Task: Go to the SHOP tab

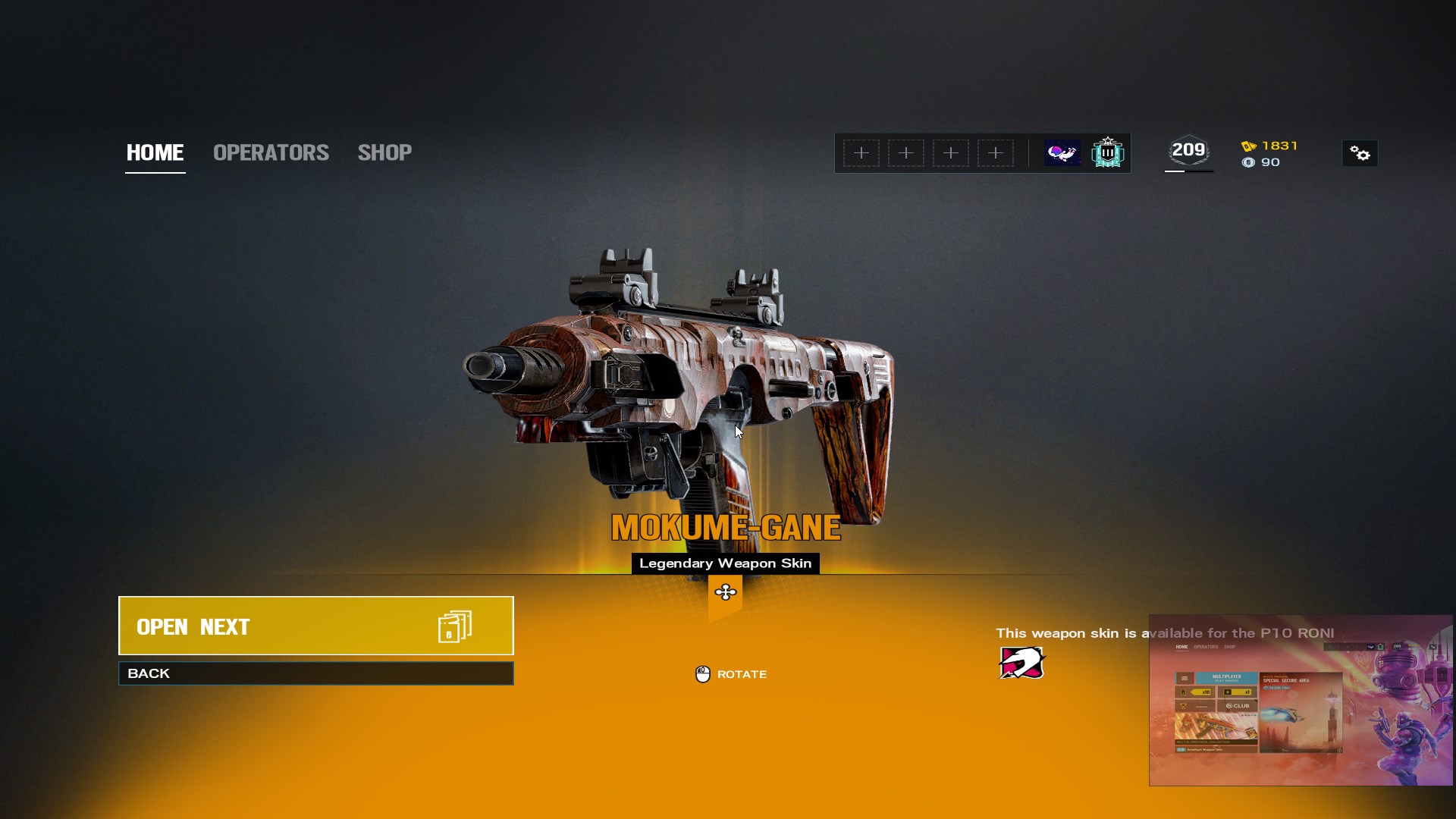Action: [384, 152]
